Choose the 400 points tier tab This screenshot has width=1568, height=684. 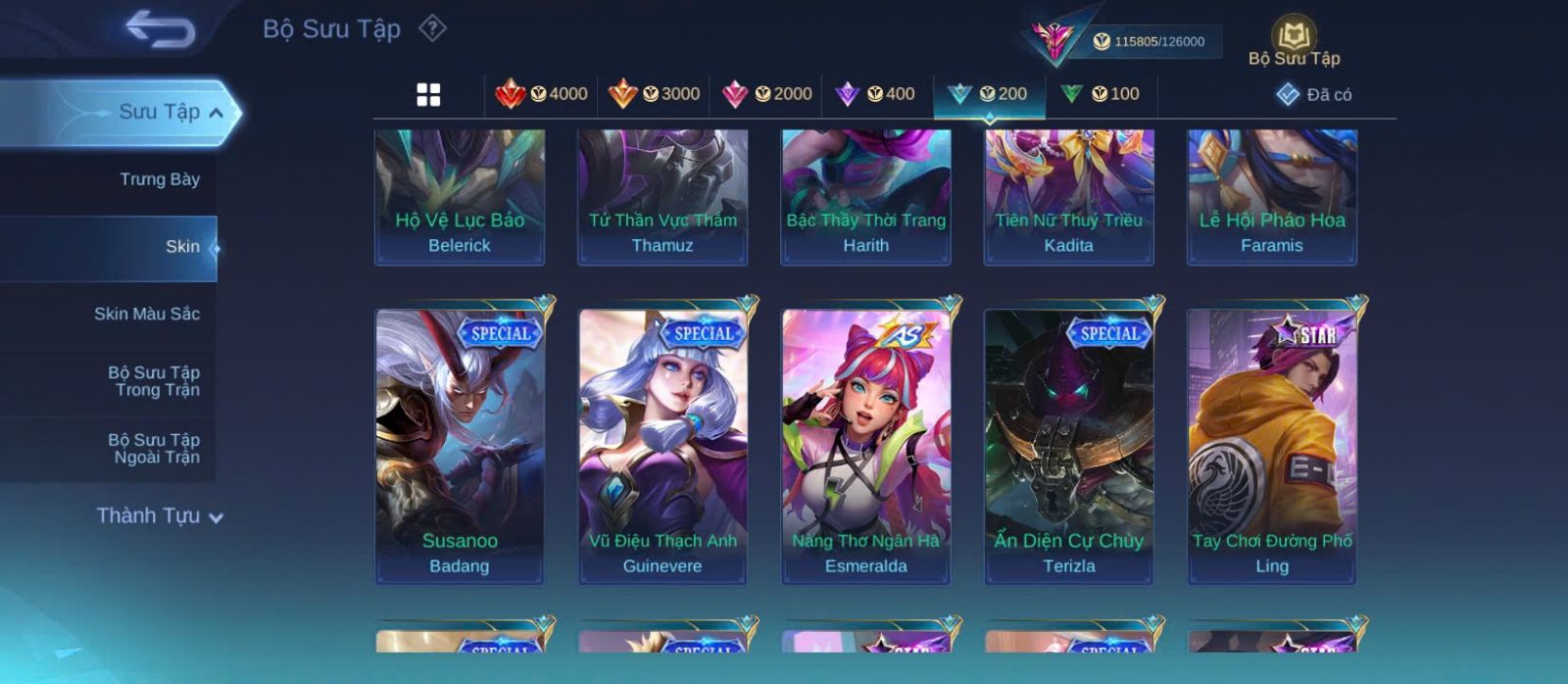[875, 94]
